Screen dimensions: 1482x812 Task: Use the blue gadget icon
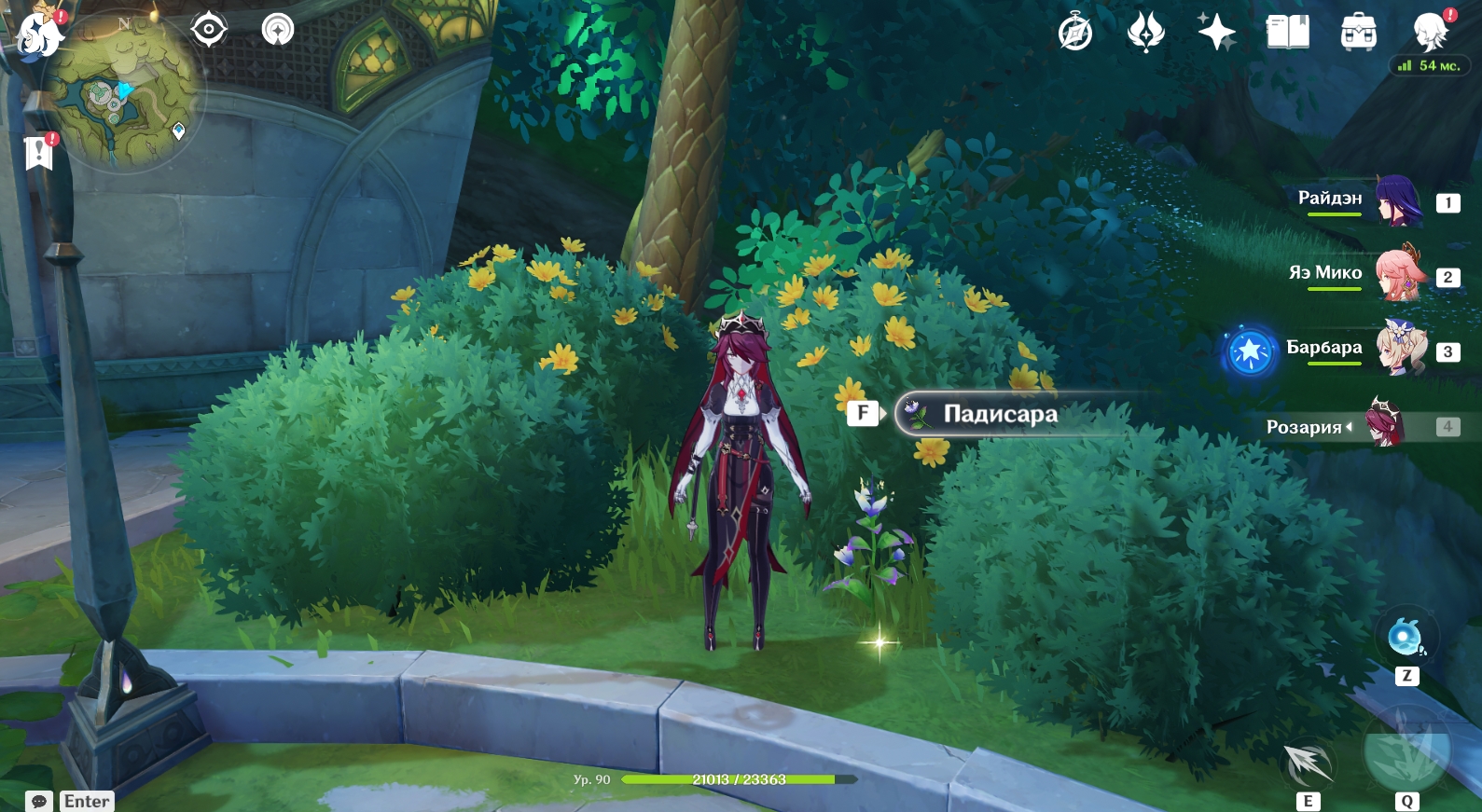pos(1406,638)
